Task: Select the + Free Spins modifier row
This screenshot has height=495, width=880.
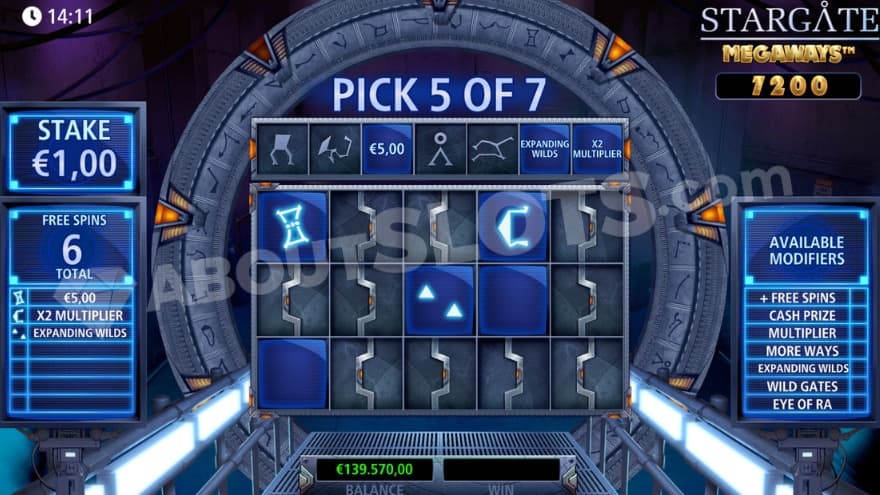Action: point(805,297)
